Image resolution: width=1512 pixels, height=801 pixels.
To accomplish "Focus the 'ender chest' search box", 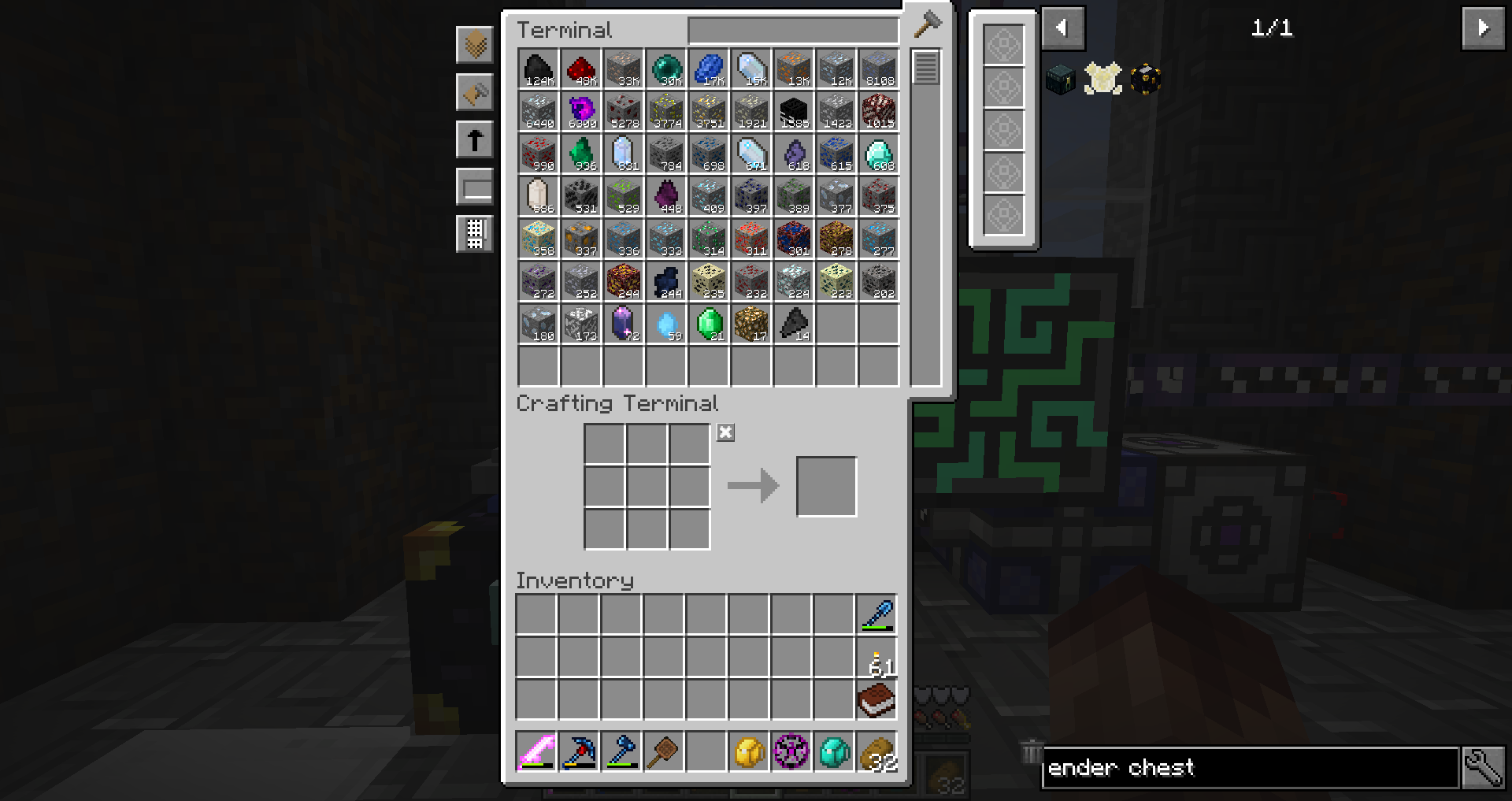I will click(x=1250, y=768).
